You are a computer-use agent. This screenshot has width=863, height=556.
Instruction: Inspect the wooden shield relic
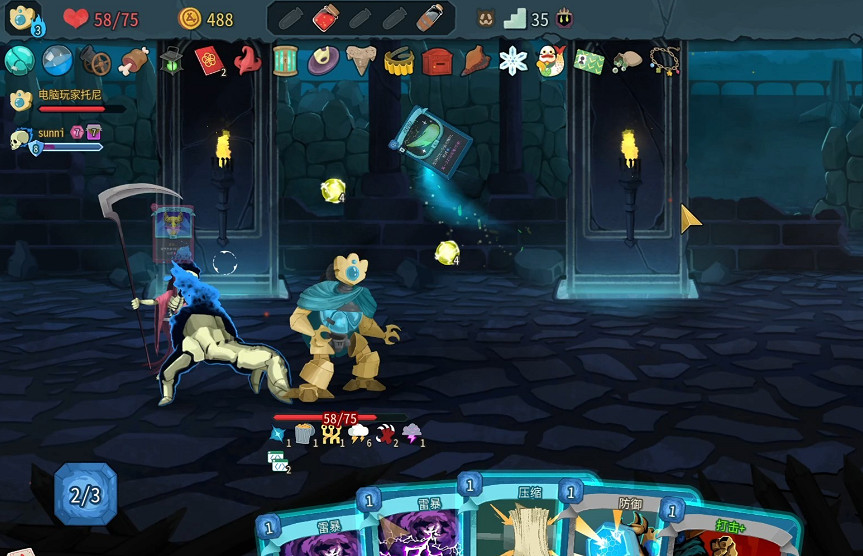coord(95,61)
